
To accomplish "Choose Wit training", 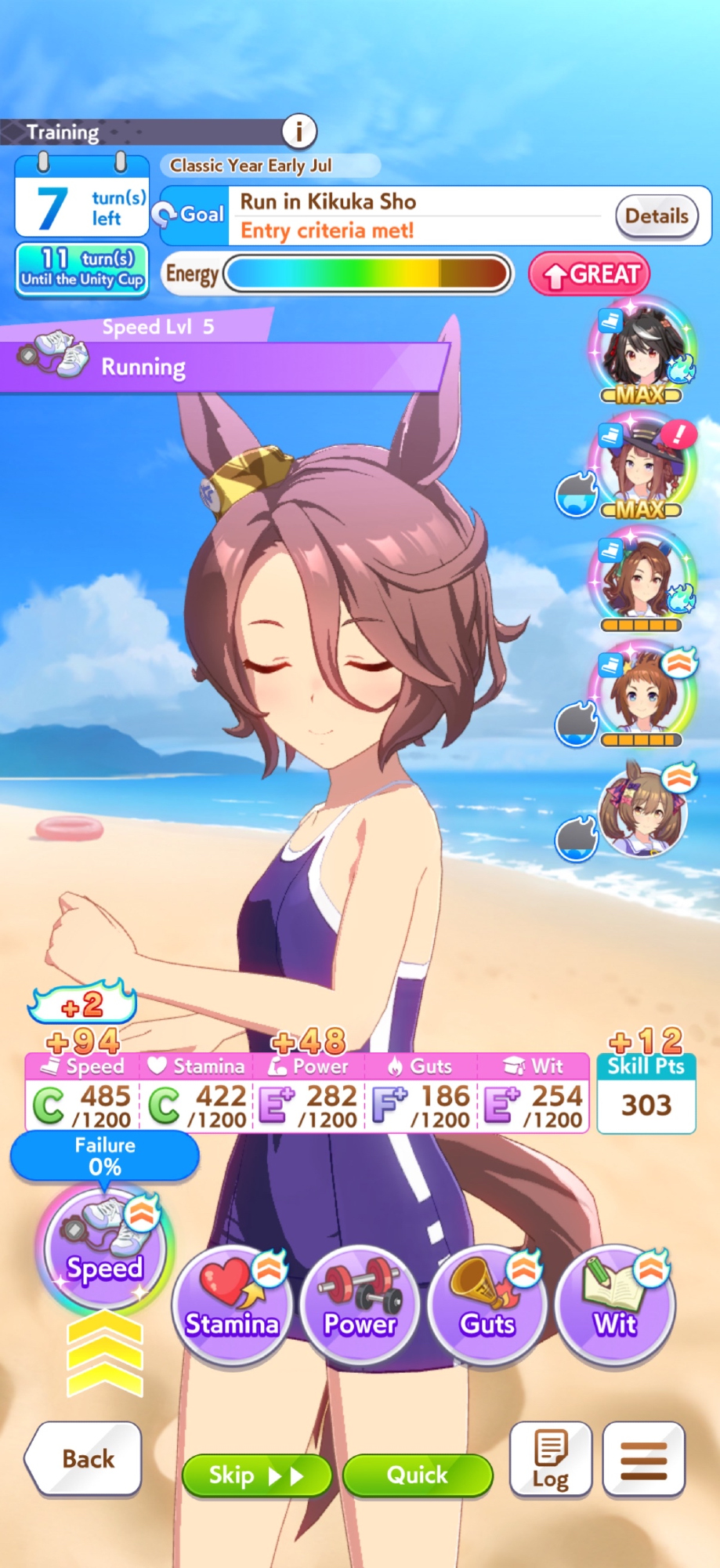I will (615, 1305).
